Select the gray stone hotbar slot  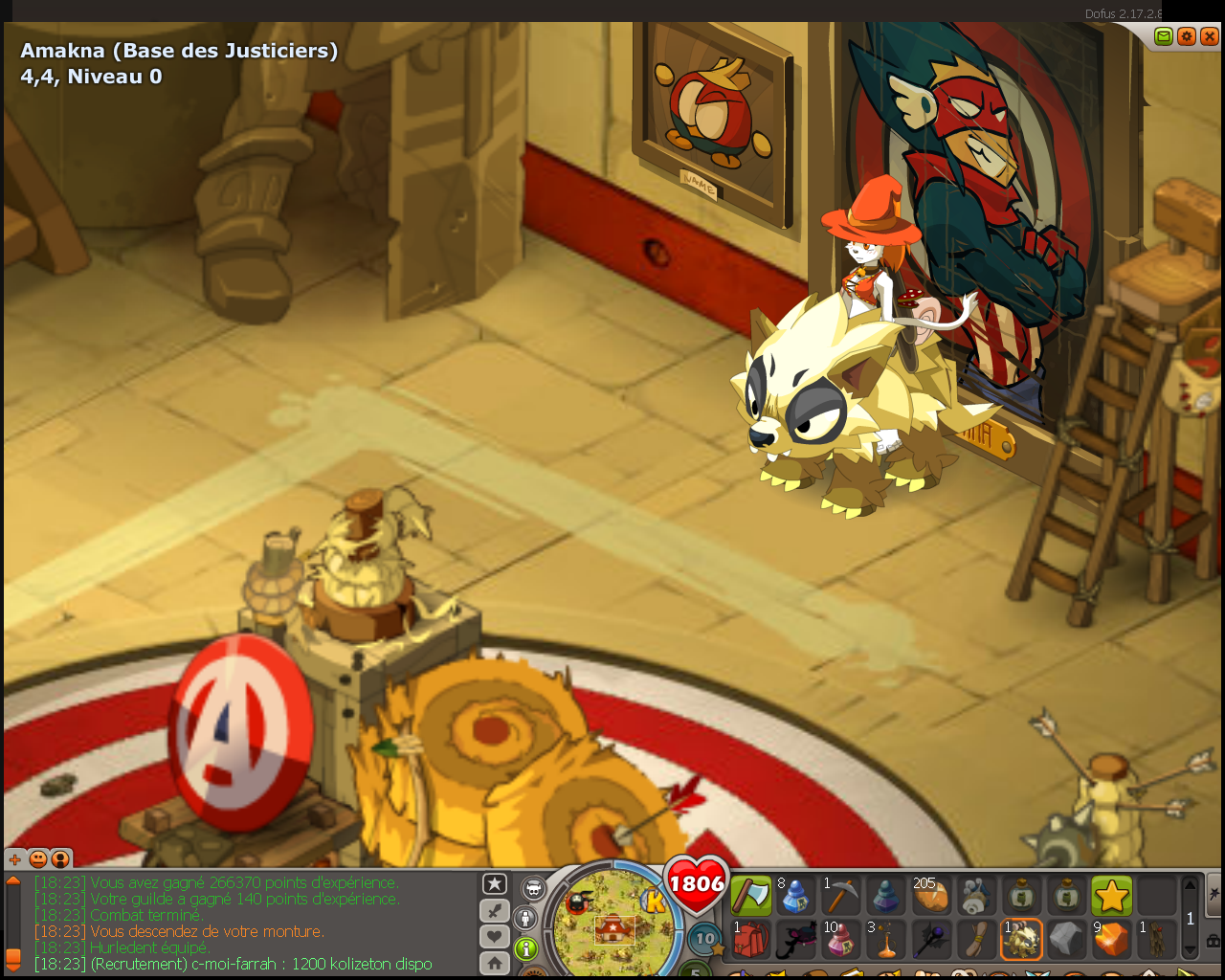coord(1066,940)
